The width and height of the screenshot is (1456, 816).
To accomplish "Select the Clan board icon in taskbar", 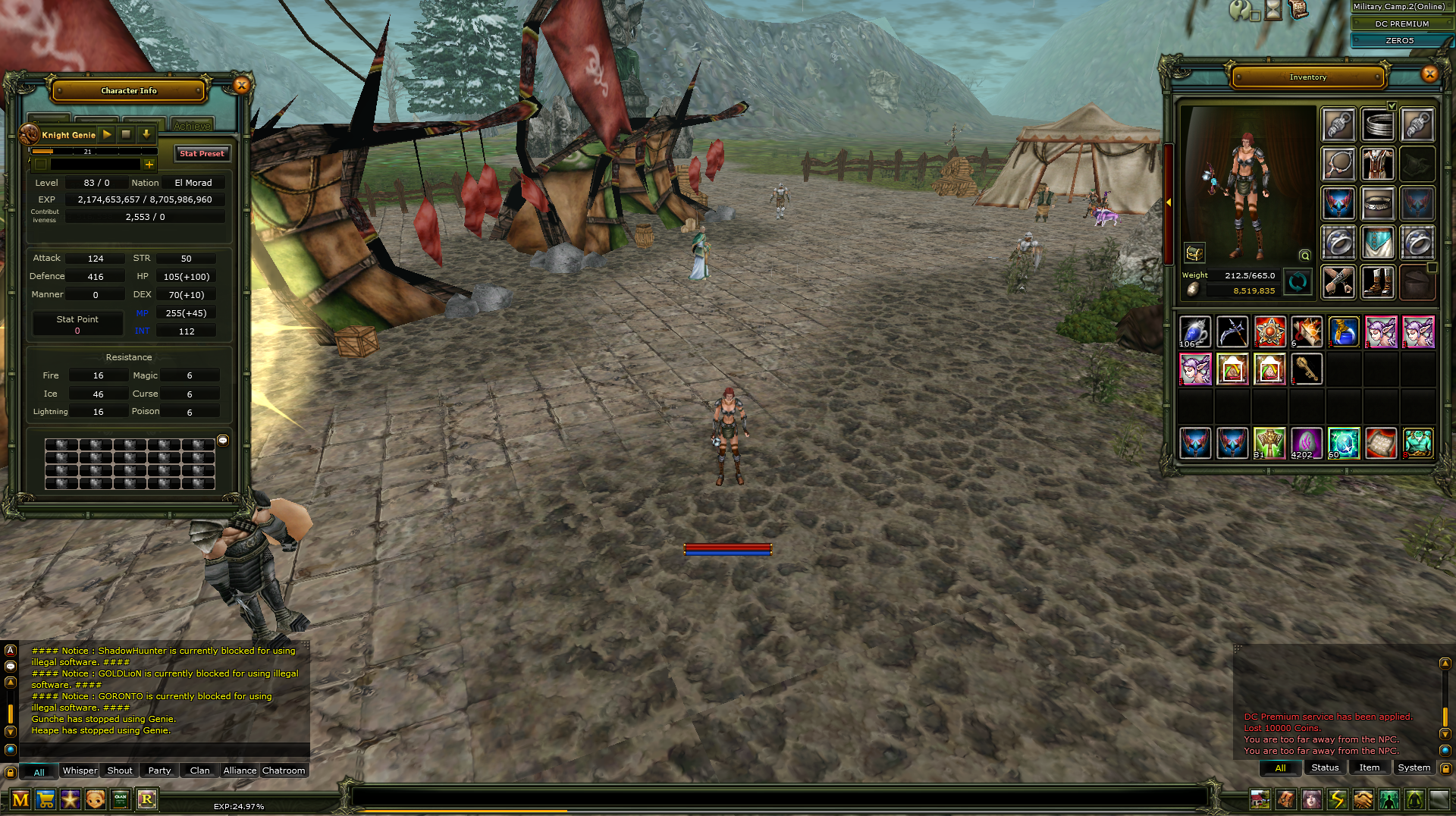I will [121, 799].
